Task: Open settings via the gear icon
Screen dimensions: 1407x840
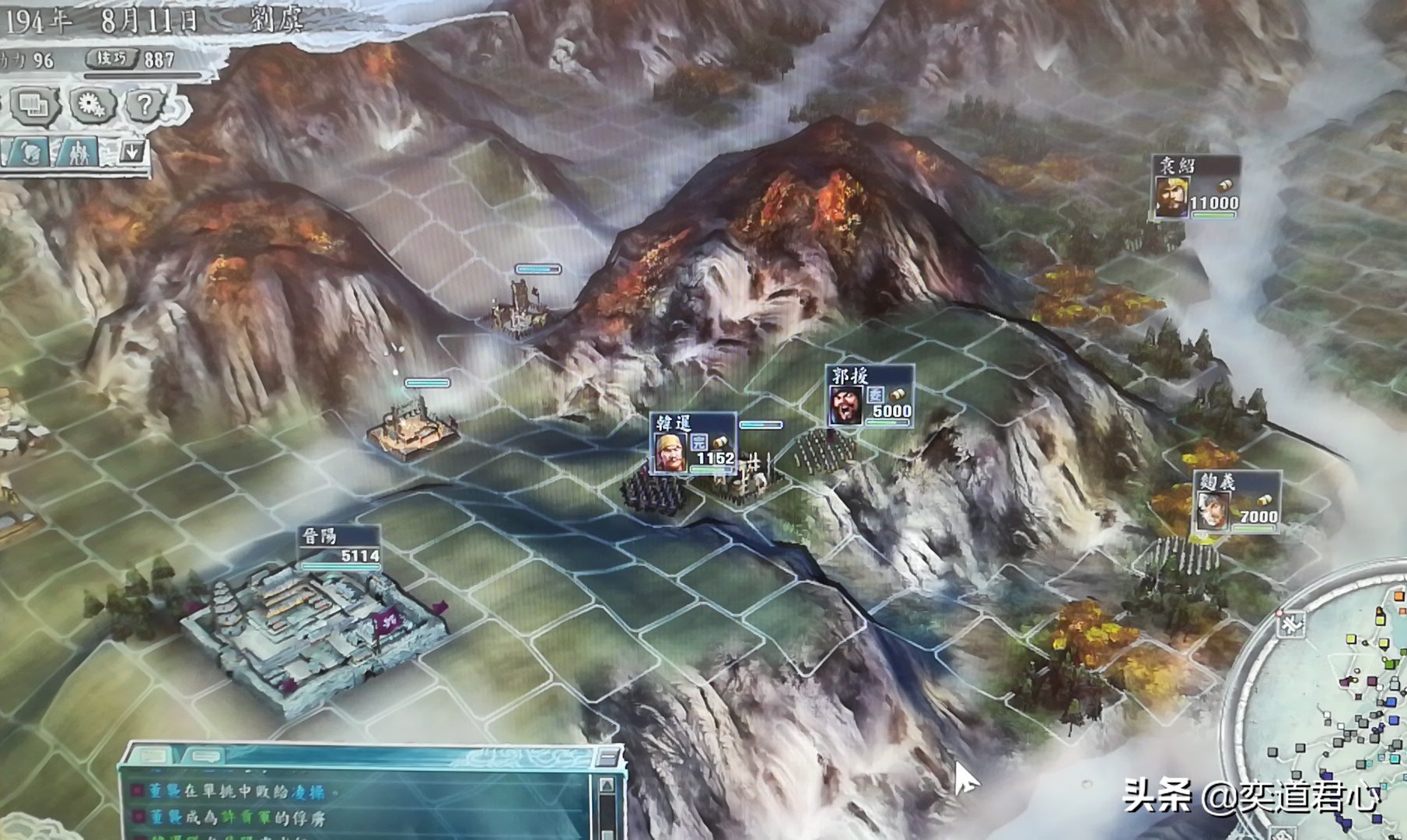Action: (x=93, y=104)
